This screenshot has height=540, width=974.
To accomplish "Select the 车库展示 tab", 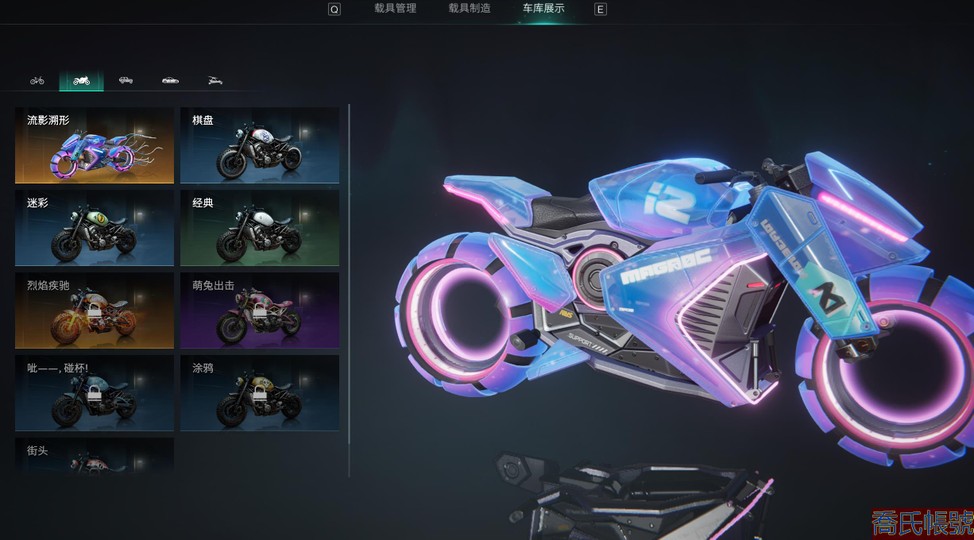I will (543, 9).
